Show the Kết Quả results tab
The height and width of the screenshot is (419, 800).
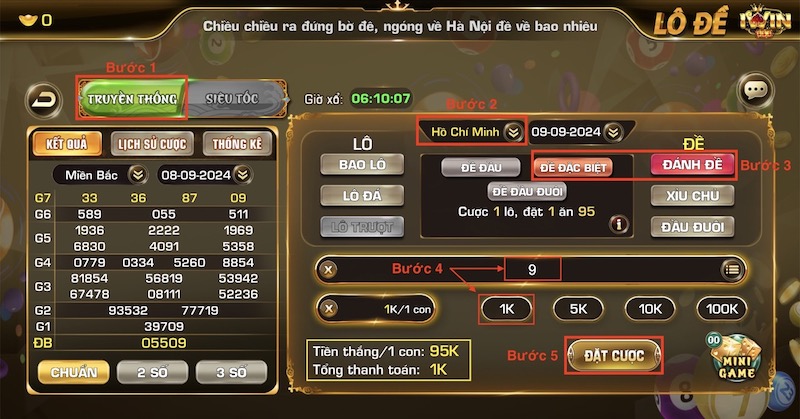(68, 144)
